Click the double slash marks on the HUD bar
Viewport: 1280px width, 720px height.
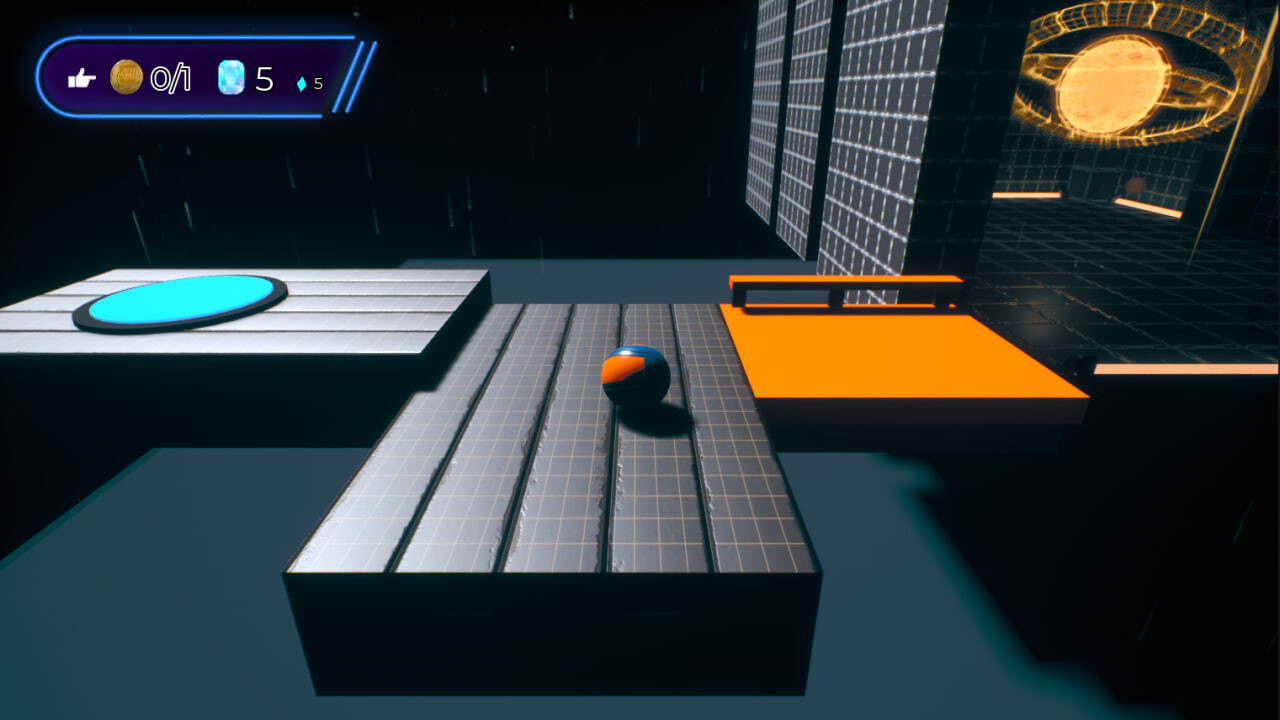point(352,70)
